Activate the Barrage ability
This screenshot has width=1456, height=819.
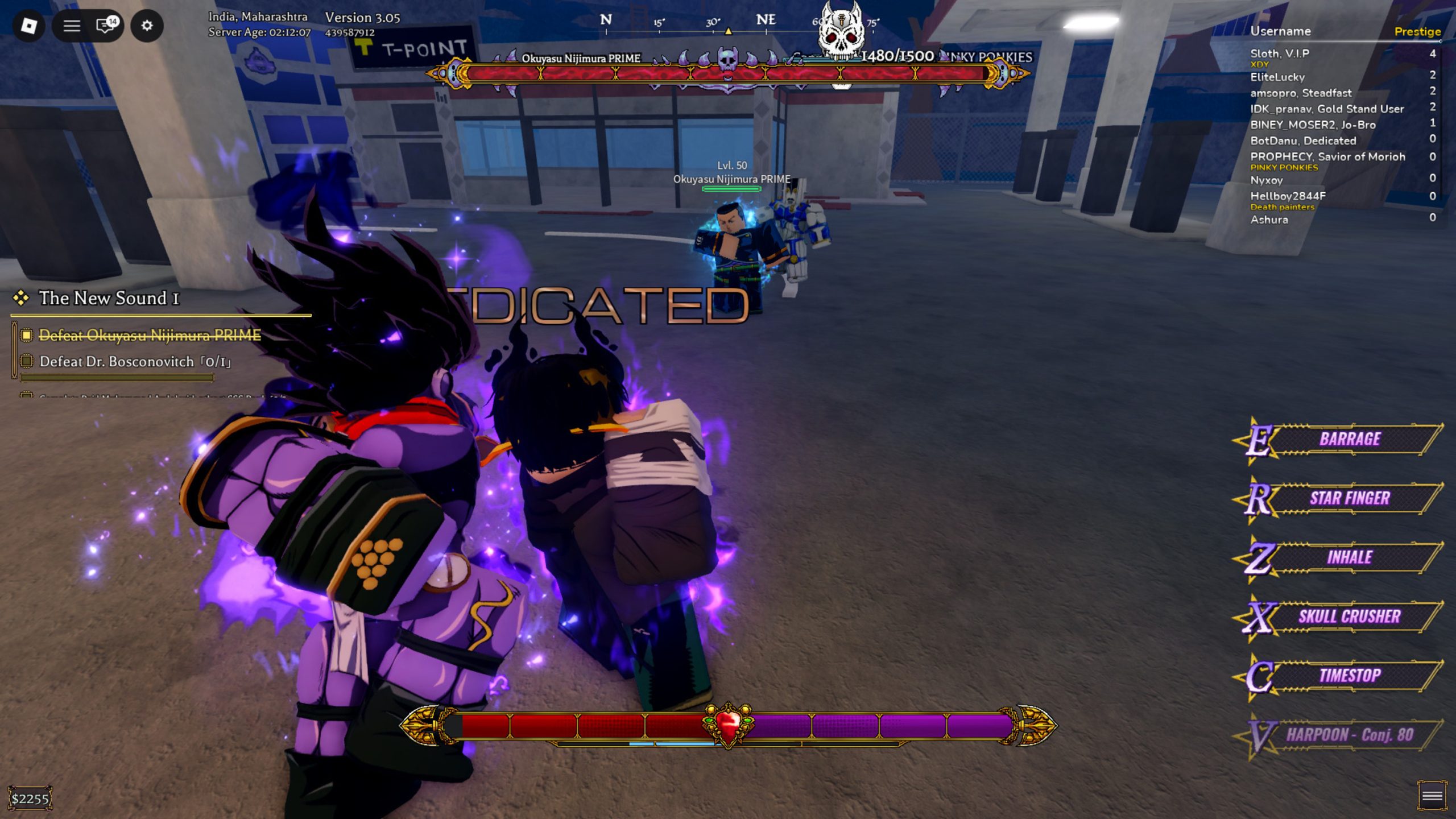[x=1349, y=439]
